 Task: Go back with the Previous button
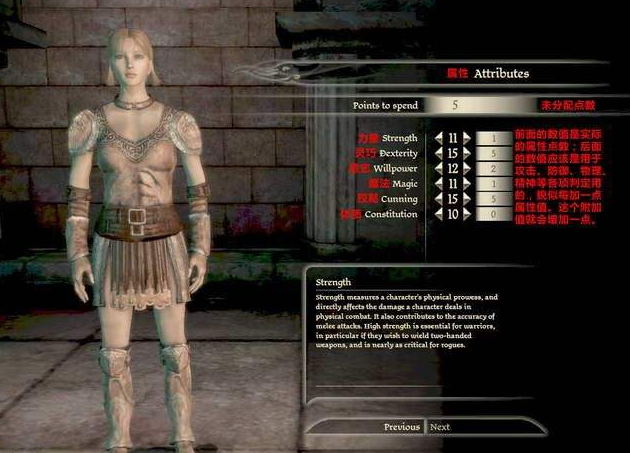coord(401,427)
